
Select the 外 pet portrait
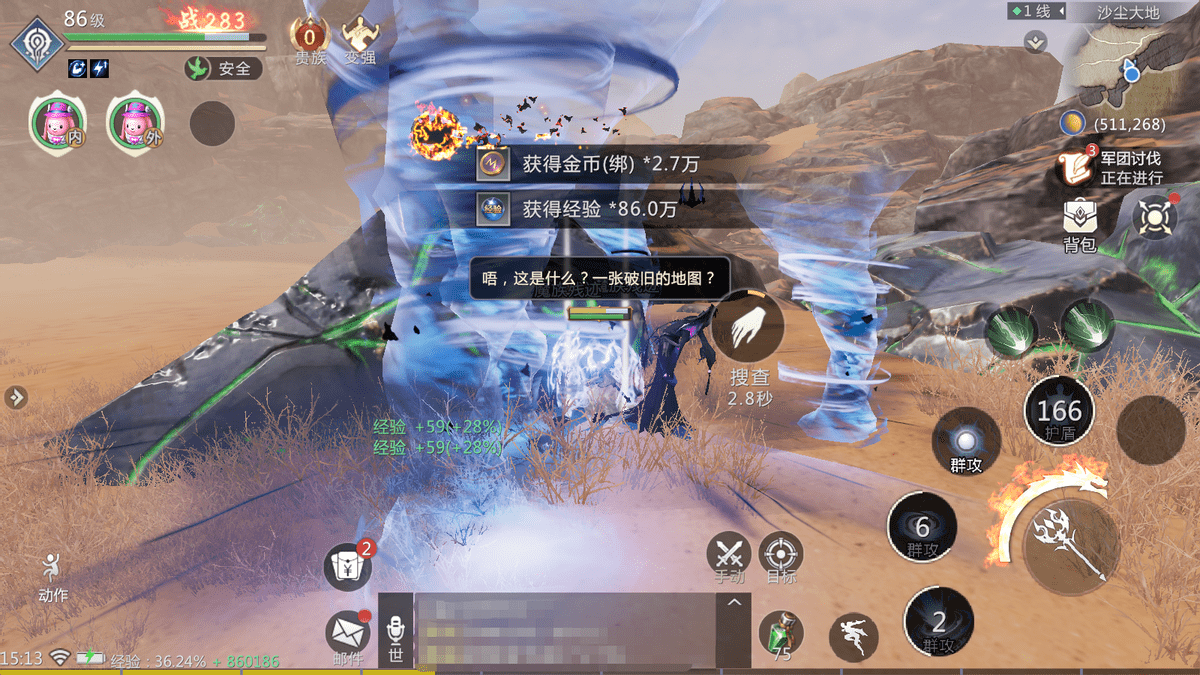[x=134, y=122]
